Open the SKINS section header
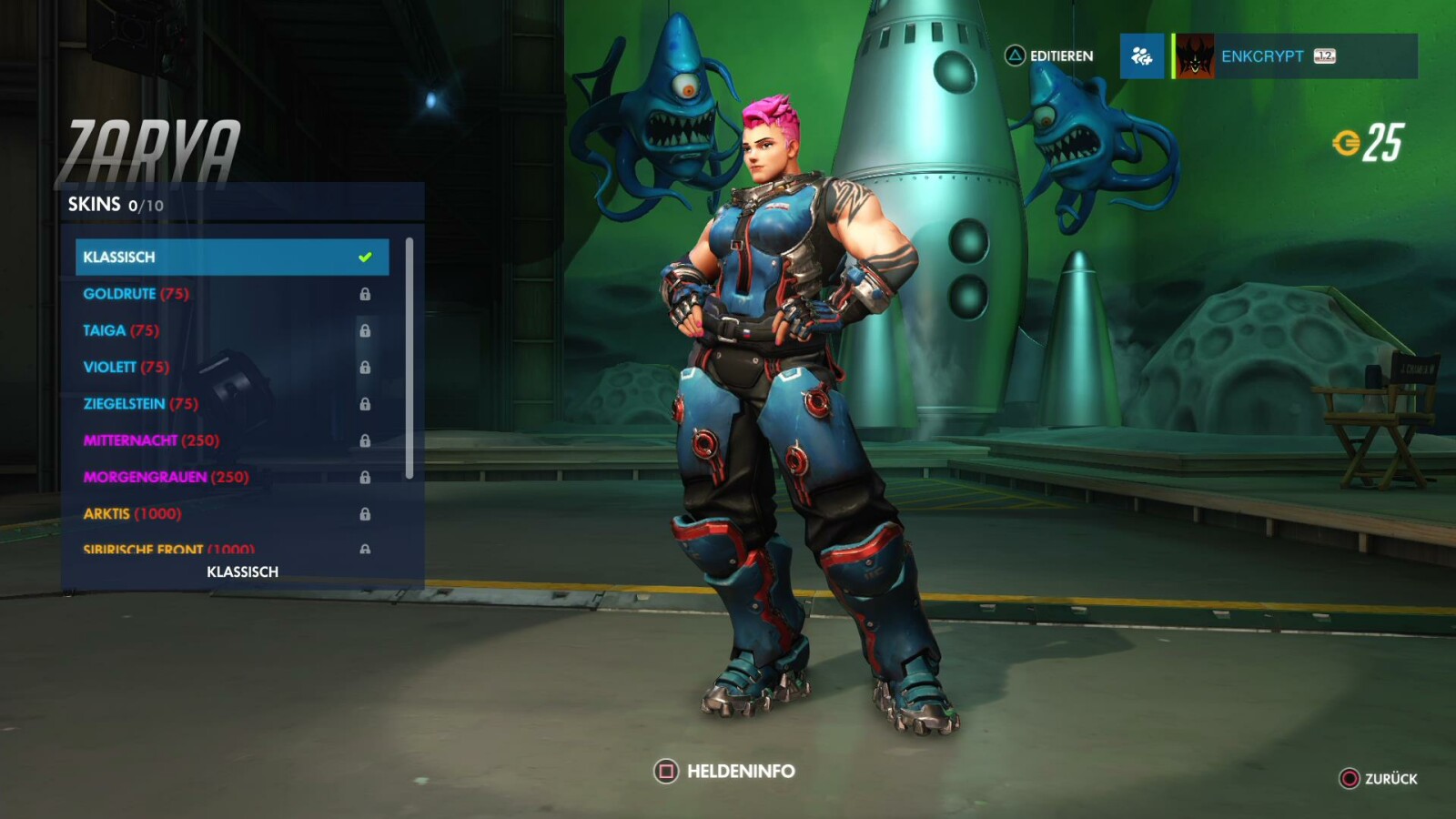This screenshot has height=819, width=1456. pos(96,206)
